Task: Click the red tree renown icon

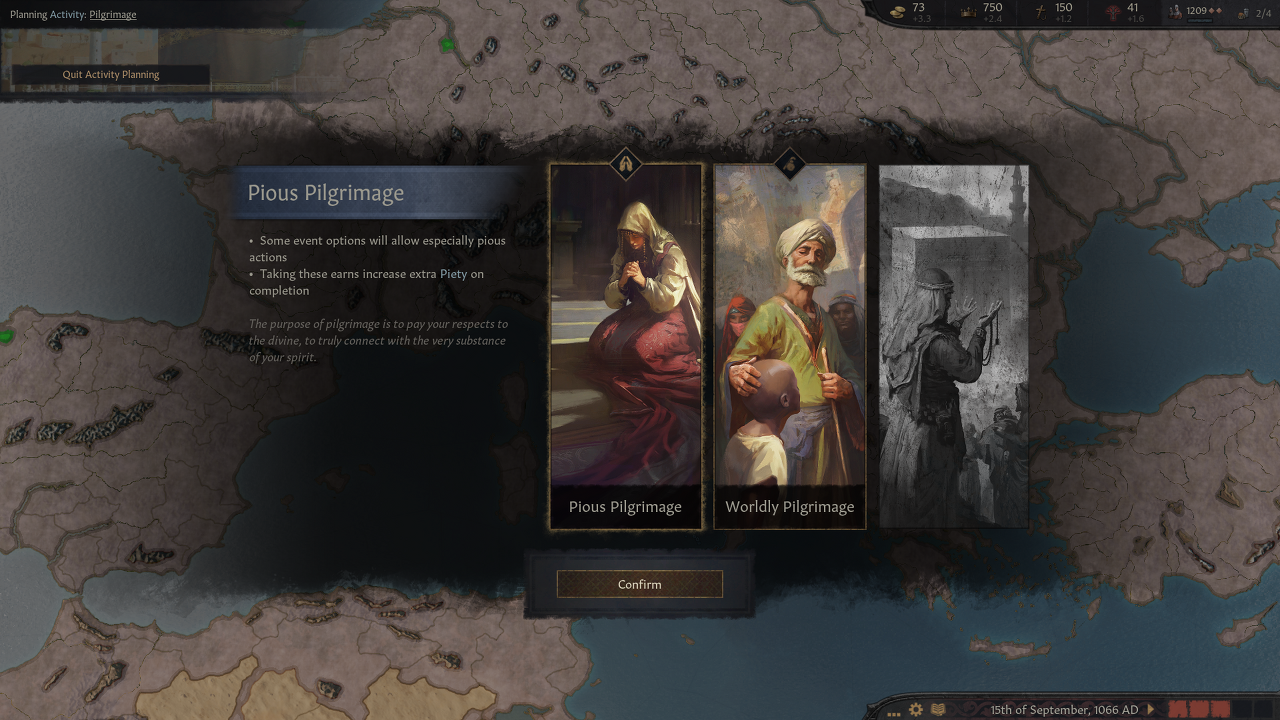Action: click(1113, 11)
